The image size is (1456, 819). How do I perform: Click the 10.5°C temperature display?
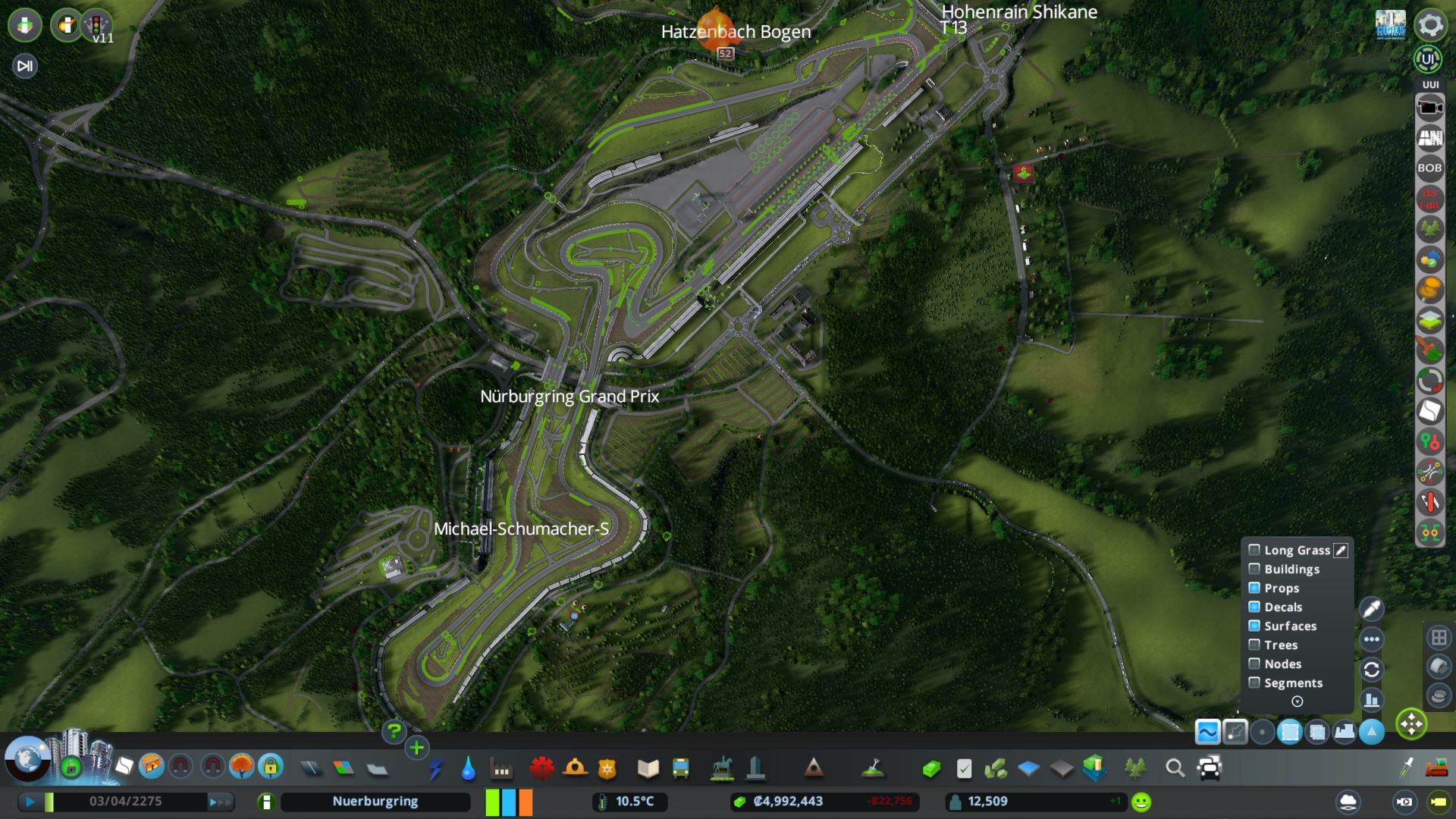tap(631, 801)
